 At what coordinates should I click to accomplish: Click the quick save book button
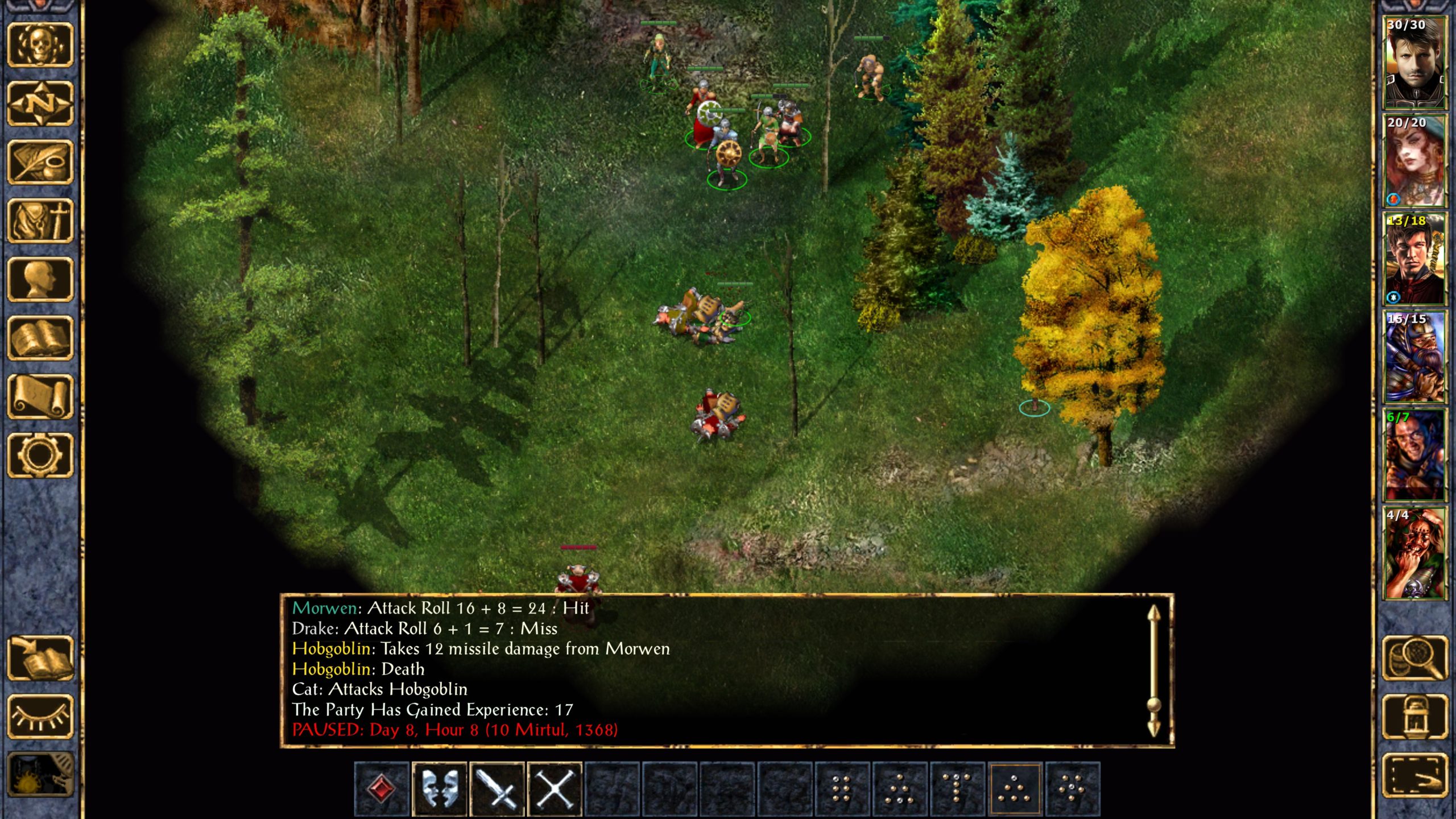[x=40, y=658]
